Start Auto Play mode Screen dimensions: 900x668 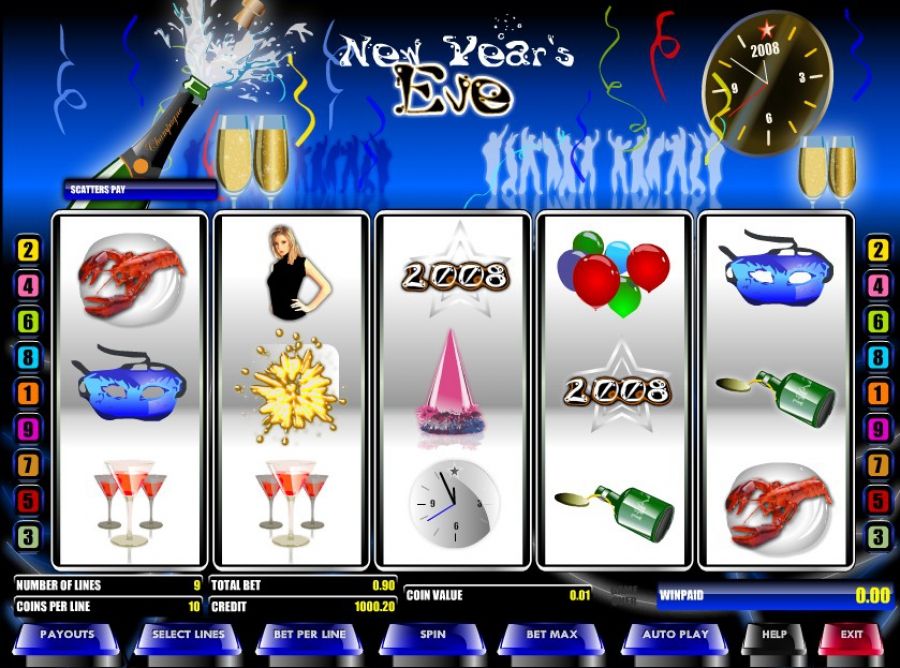pos(675,635)
